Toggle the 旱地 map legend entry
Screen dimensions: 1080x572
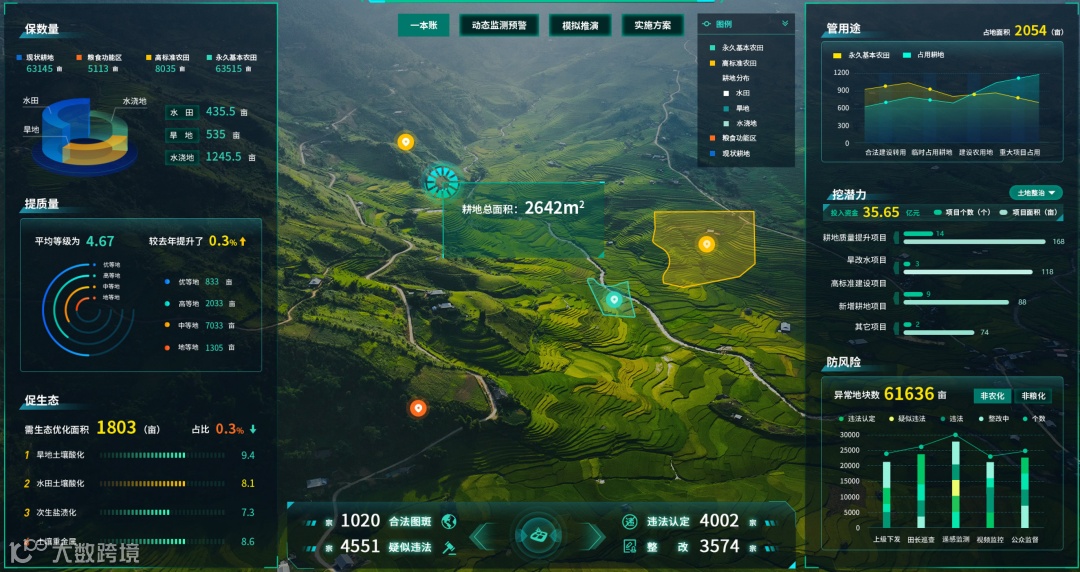742,108
